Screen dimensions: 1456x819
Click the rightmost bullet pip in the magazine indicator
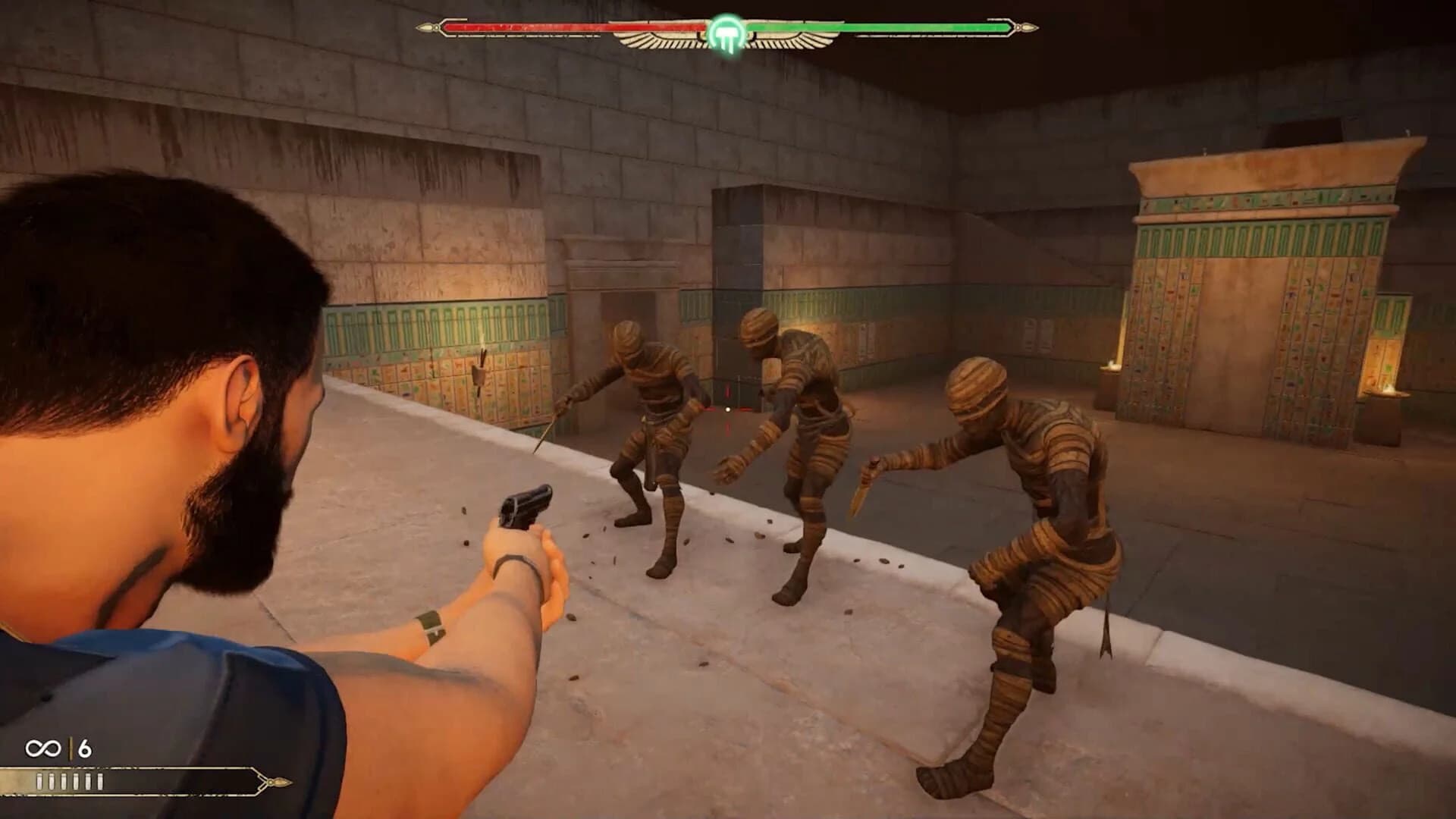[99, 781]
